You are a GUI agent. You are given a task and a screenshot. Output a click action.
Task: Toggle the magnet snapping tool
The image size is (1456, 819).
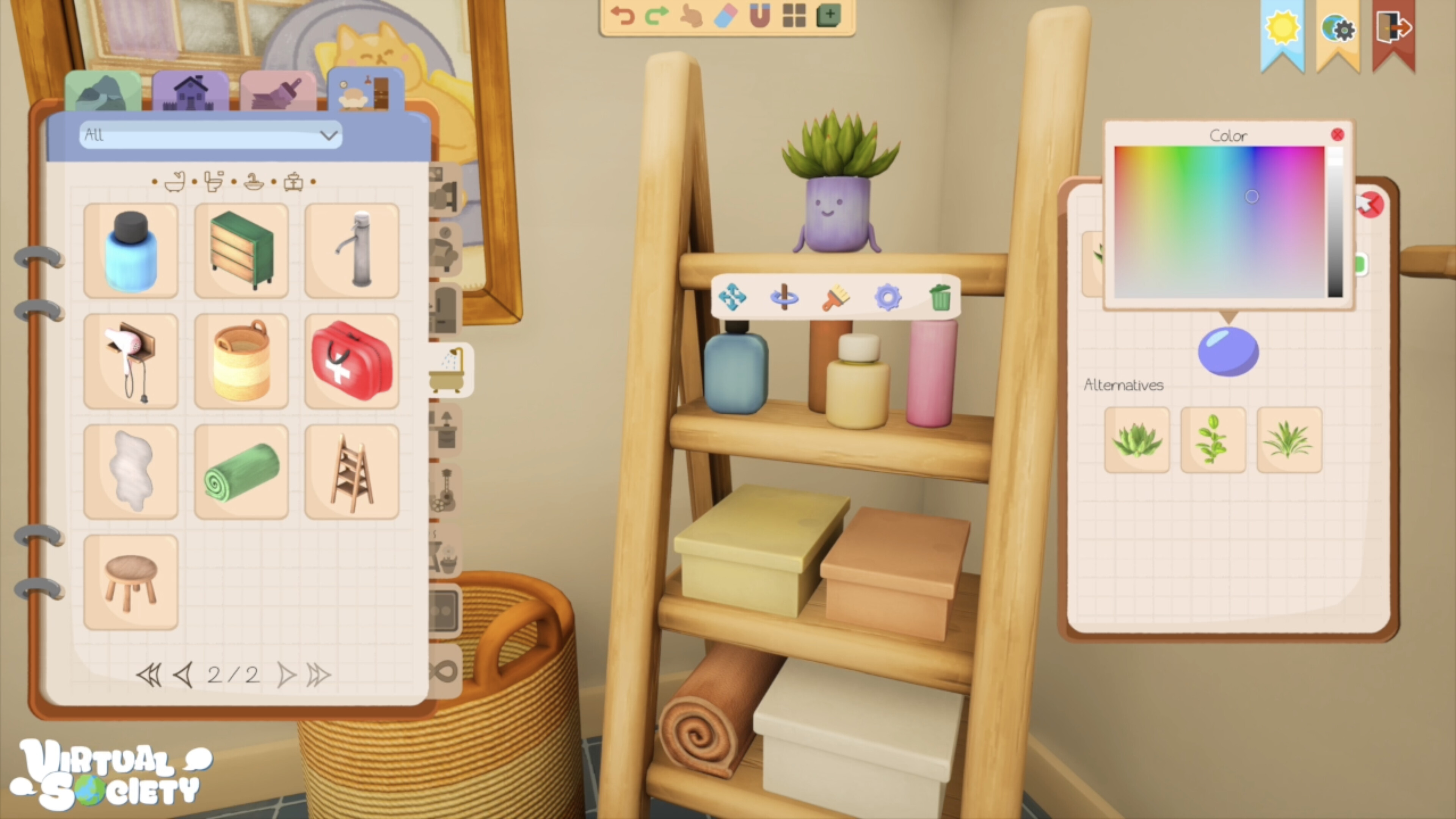click(x=759, y=15)
